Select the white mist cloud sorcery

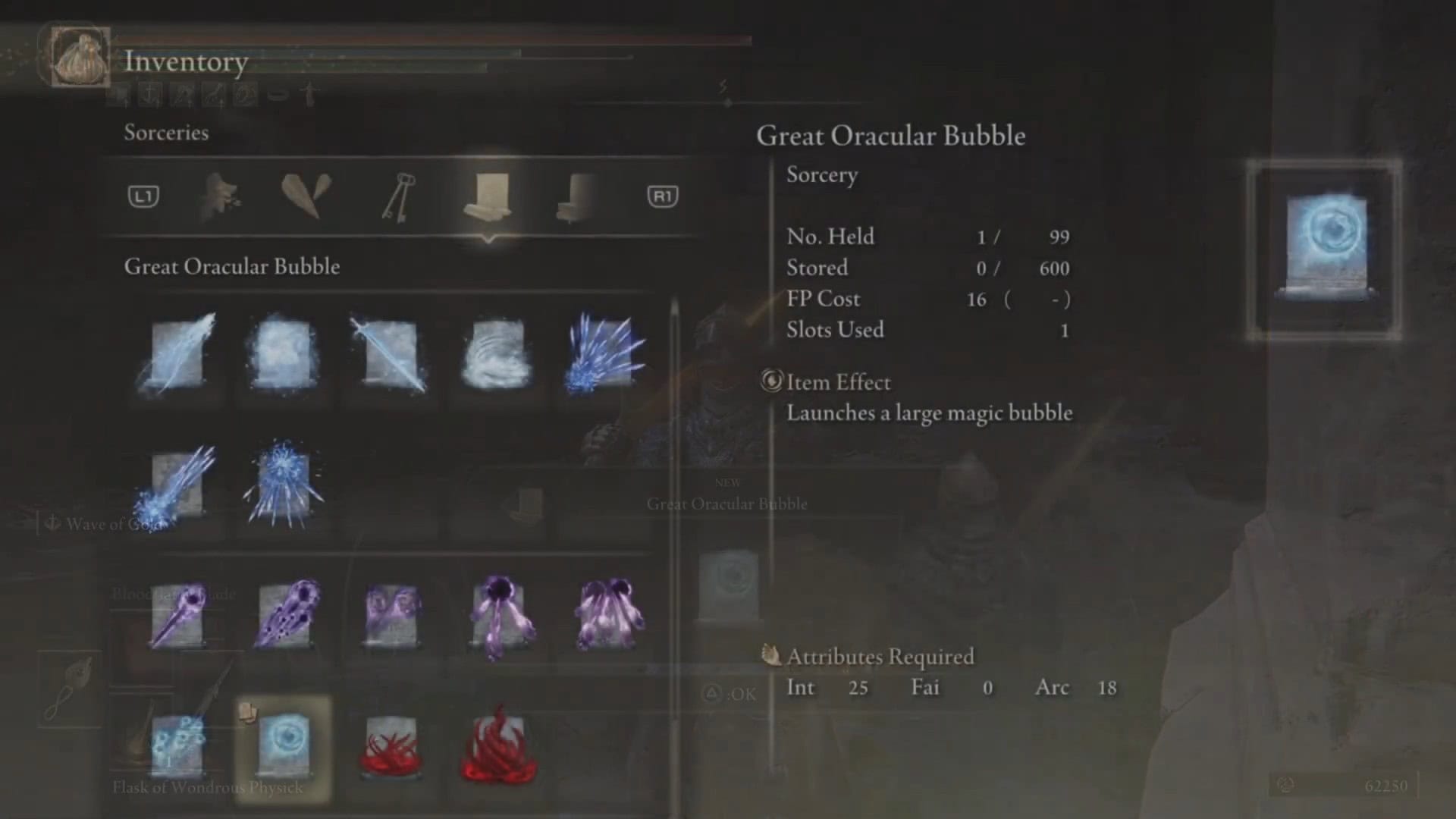pos(284,354)
